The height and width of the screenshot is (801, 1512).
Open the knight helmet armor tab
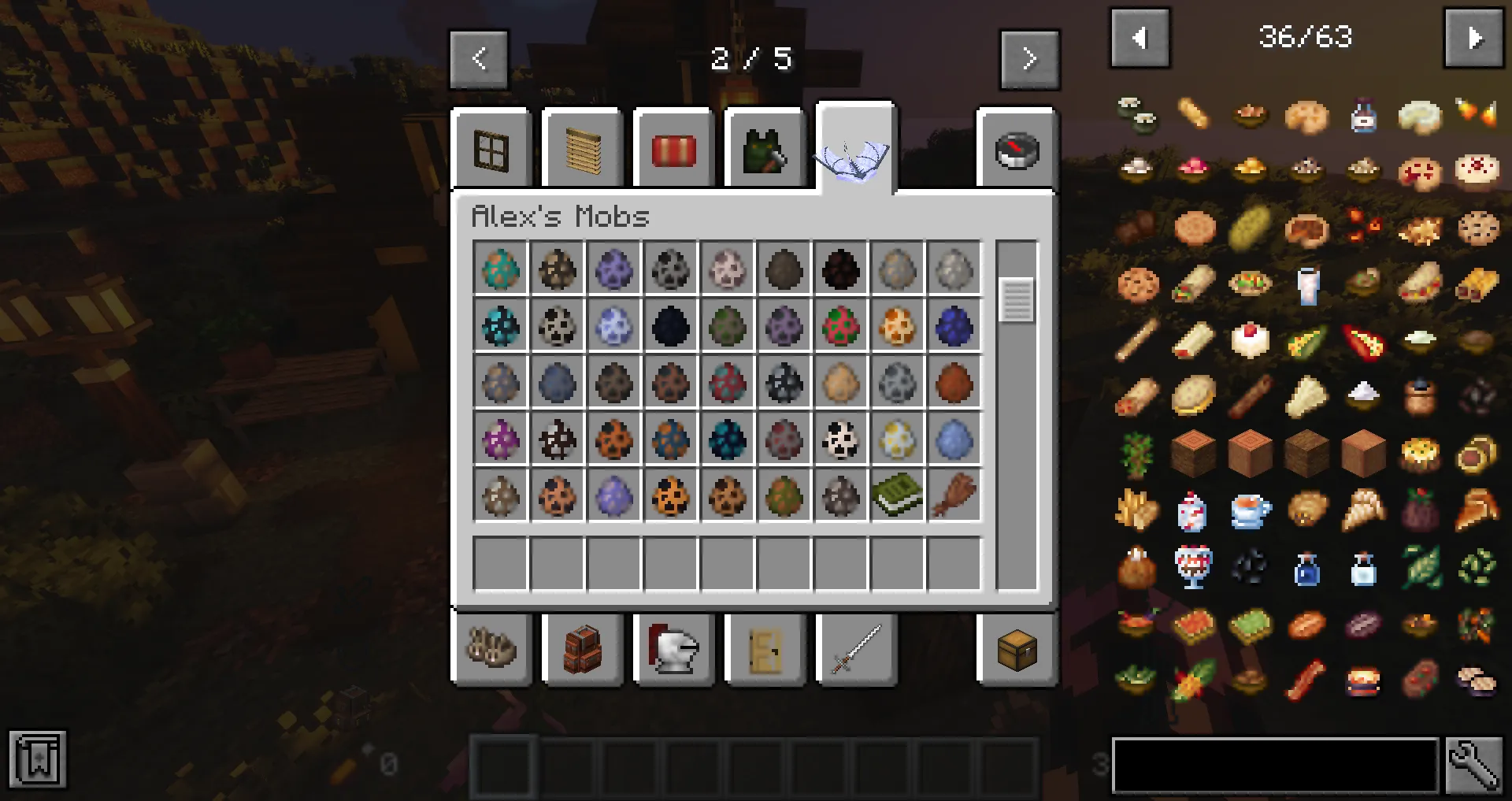(x=673, y=650)
